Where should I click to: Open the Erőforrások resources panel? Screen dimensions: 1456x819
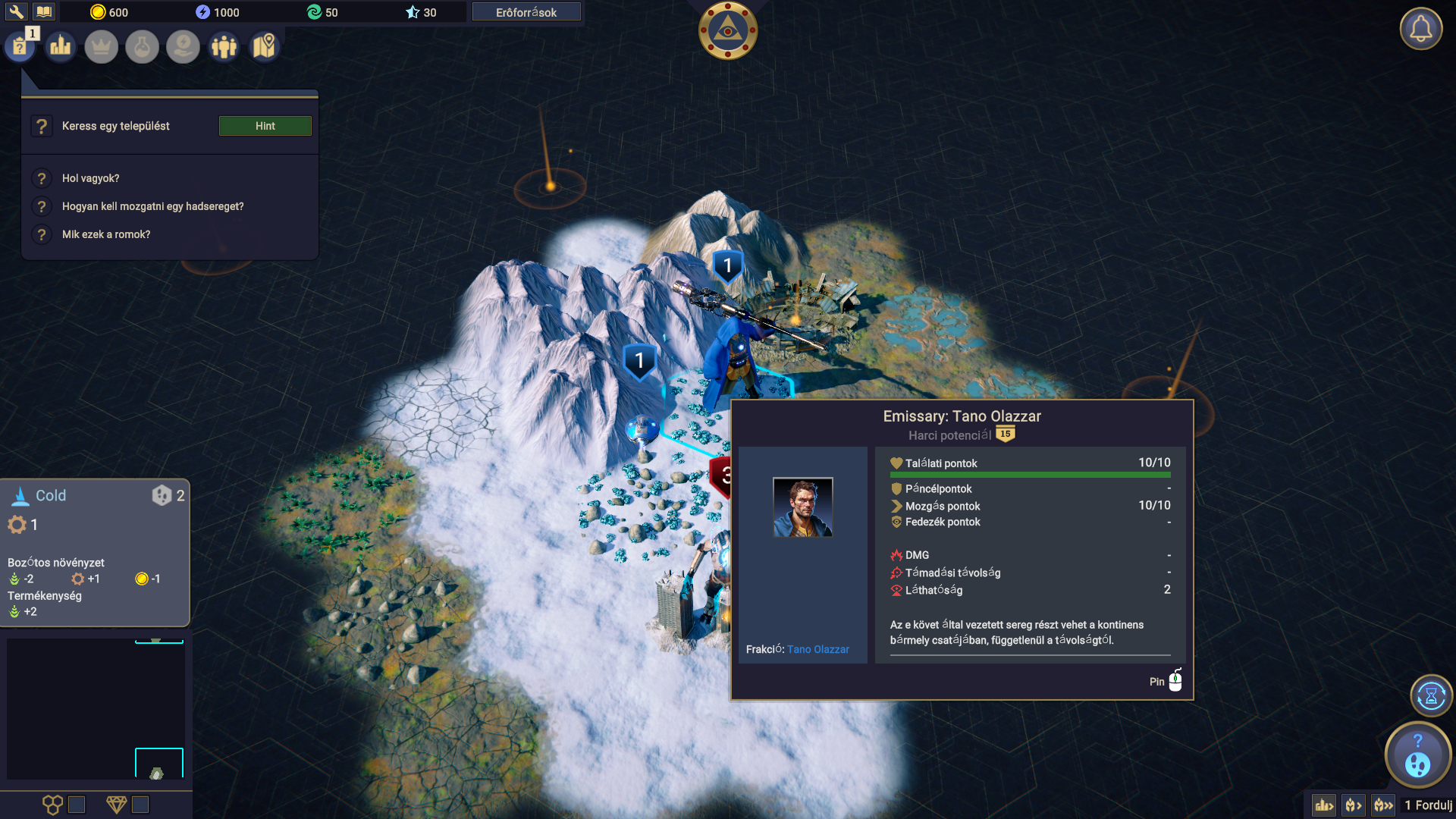click(526, 12)
